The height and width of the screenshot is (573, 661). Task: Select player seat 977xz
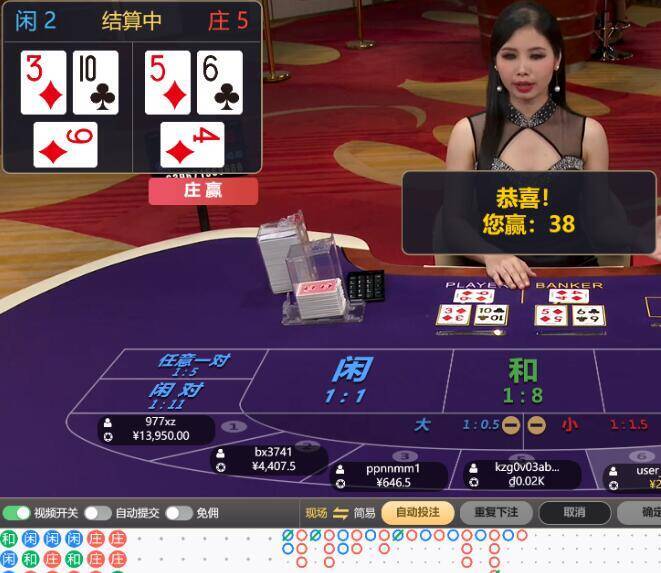(x=155, y=429)
